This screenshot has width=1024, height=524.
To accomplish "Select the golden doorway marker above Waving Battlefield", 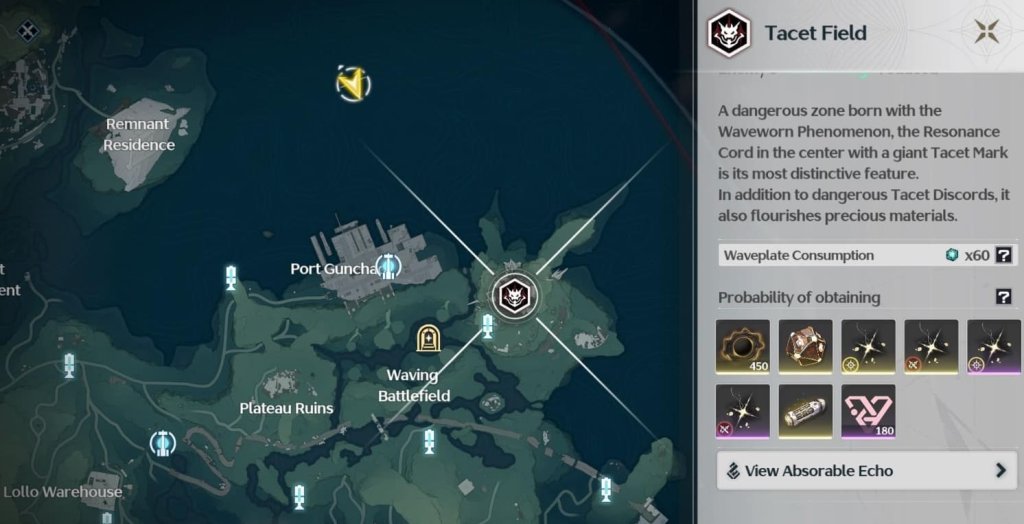I will point(429,340).
